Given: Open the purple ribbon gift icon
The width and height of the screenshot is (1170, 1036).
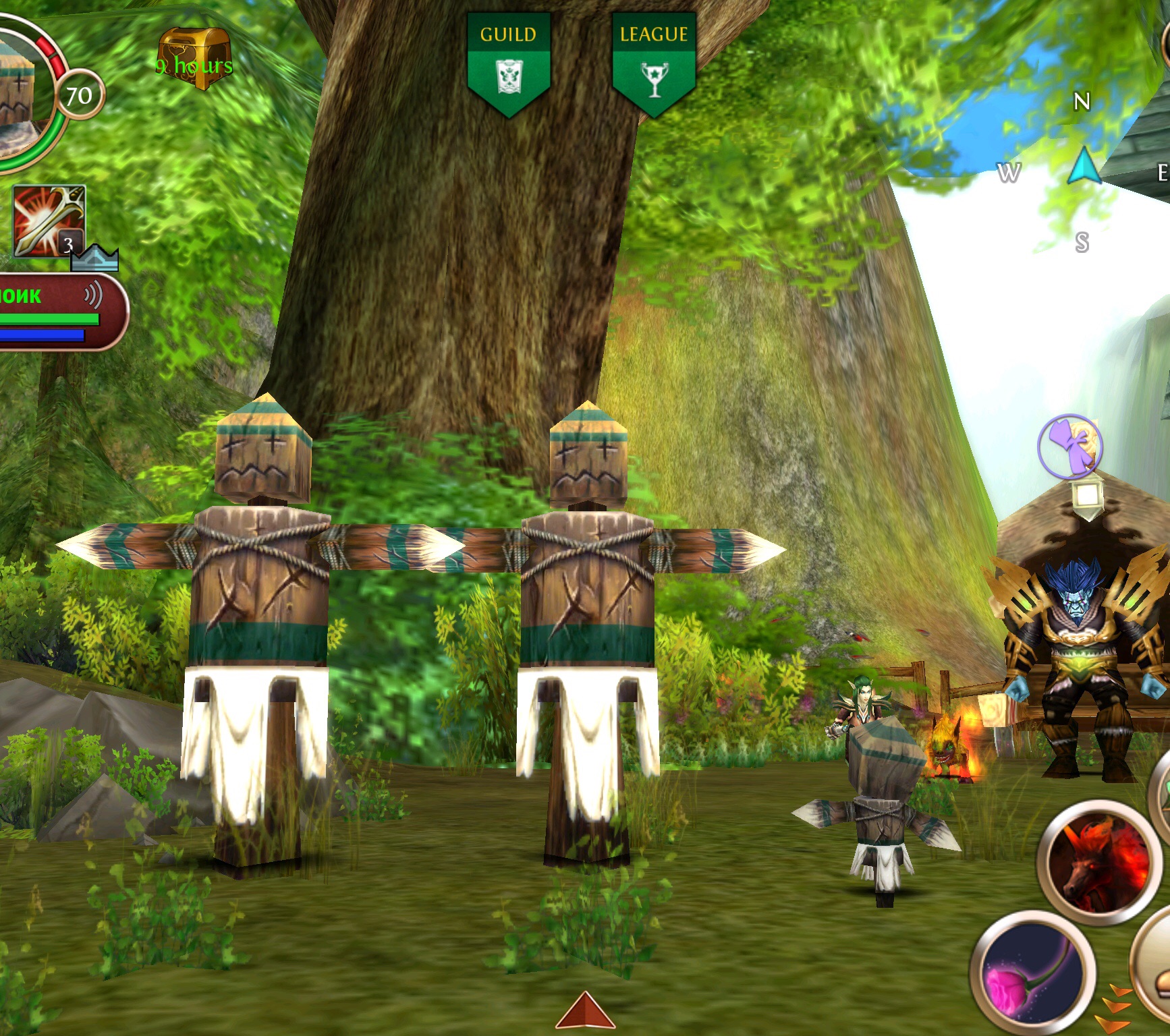Looking at the screenshot, I should [x=1070, y=446].
